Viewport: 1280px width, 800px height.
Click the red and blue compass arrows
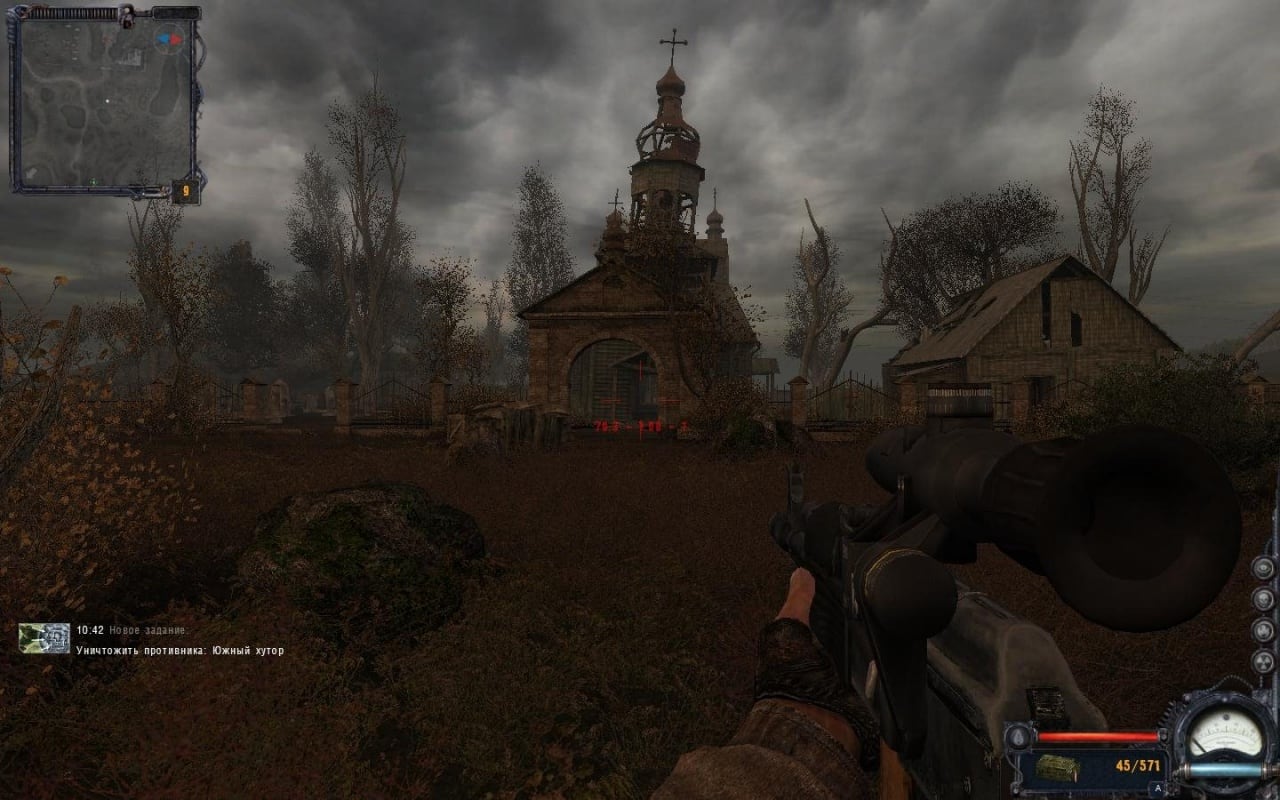coord(169,39)
